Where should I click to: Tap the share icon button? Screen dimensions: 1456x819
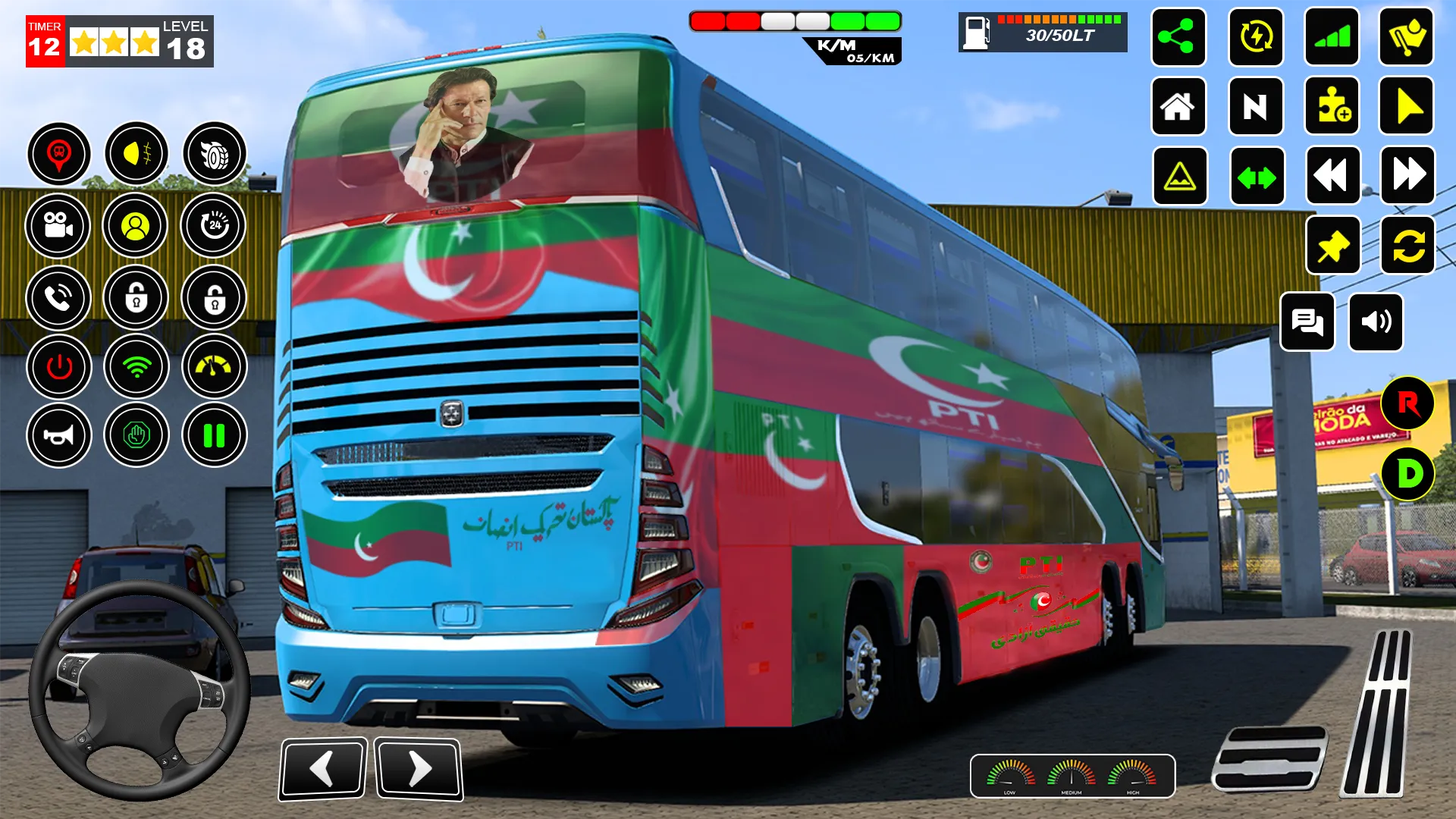coord(1178,37)
